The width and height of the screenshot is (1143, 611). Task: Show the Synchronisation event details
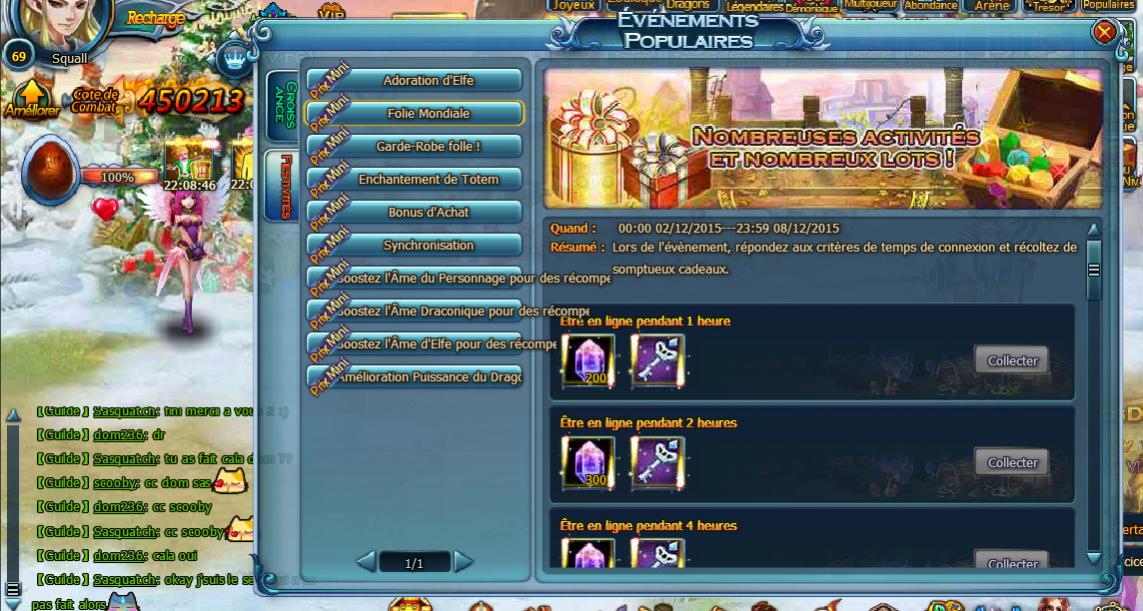428,246
